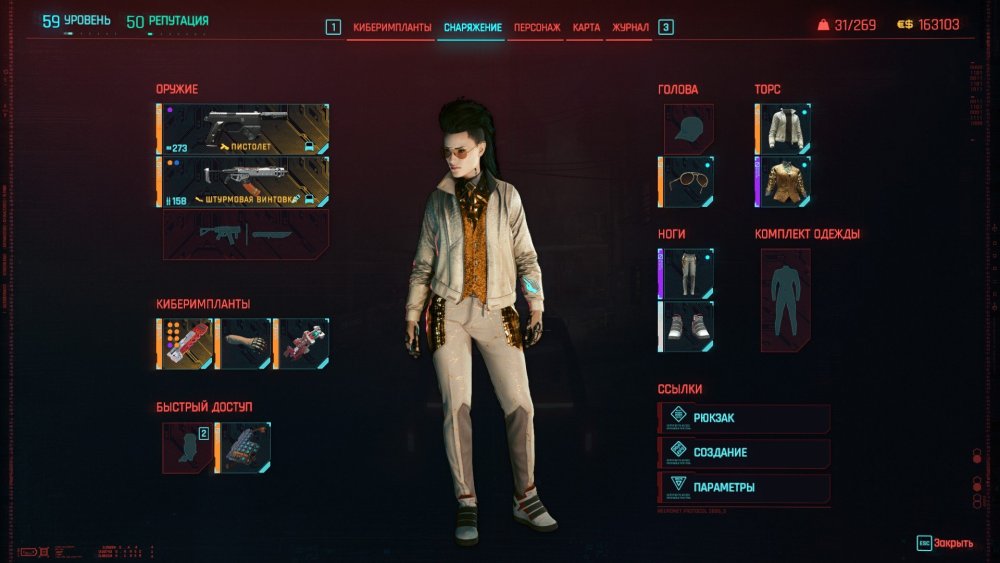Go to the Персонаж tab
This screenshot has width=1000, height=563.
pos(536,27)
